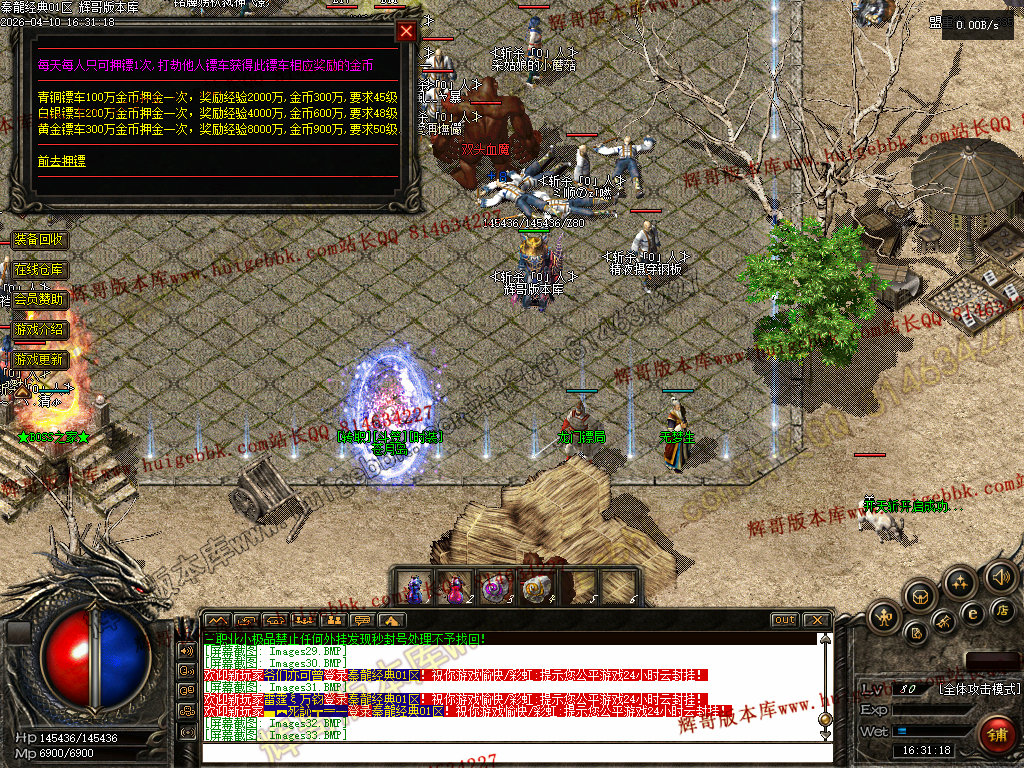
Task: Click the round 'e' button
Action: click(972, 614)
